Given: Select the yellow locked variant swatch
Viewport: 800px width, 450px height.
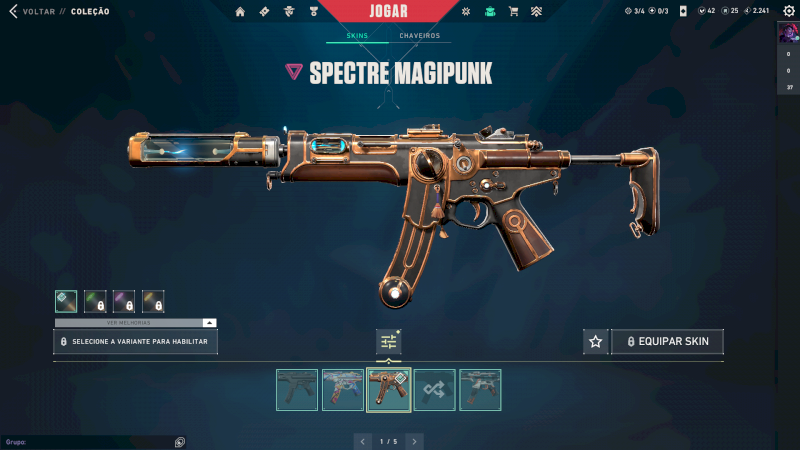Looking at the screenshot, I should (x=153, y=301).
